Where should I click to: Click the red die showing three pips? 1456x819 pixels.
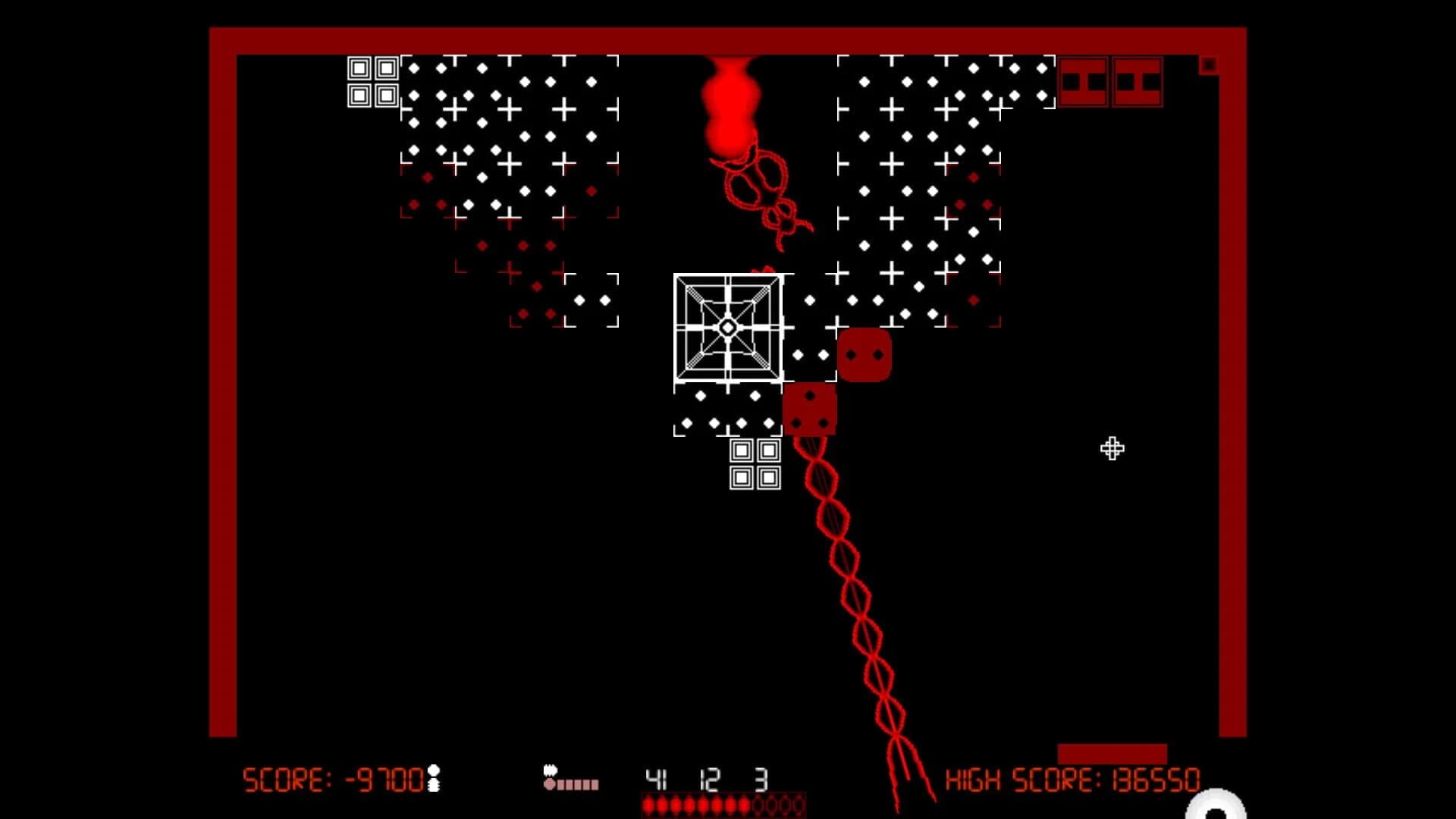click(x=810, y=410)
